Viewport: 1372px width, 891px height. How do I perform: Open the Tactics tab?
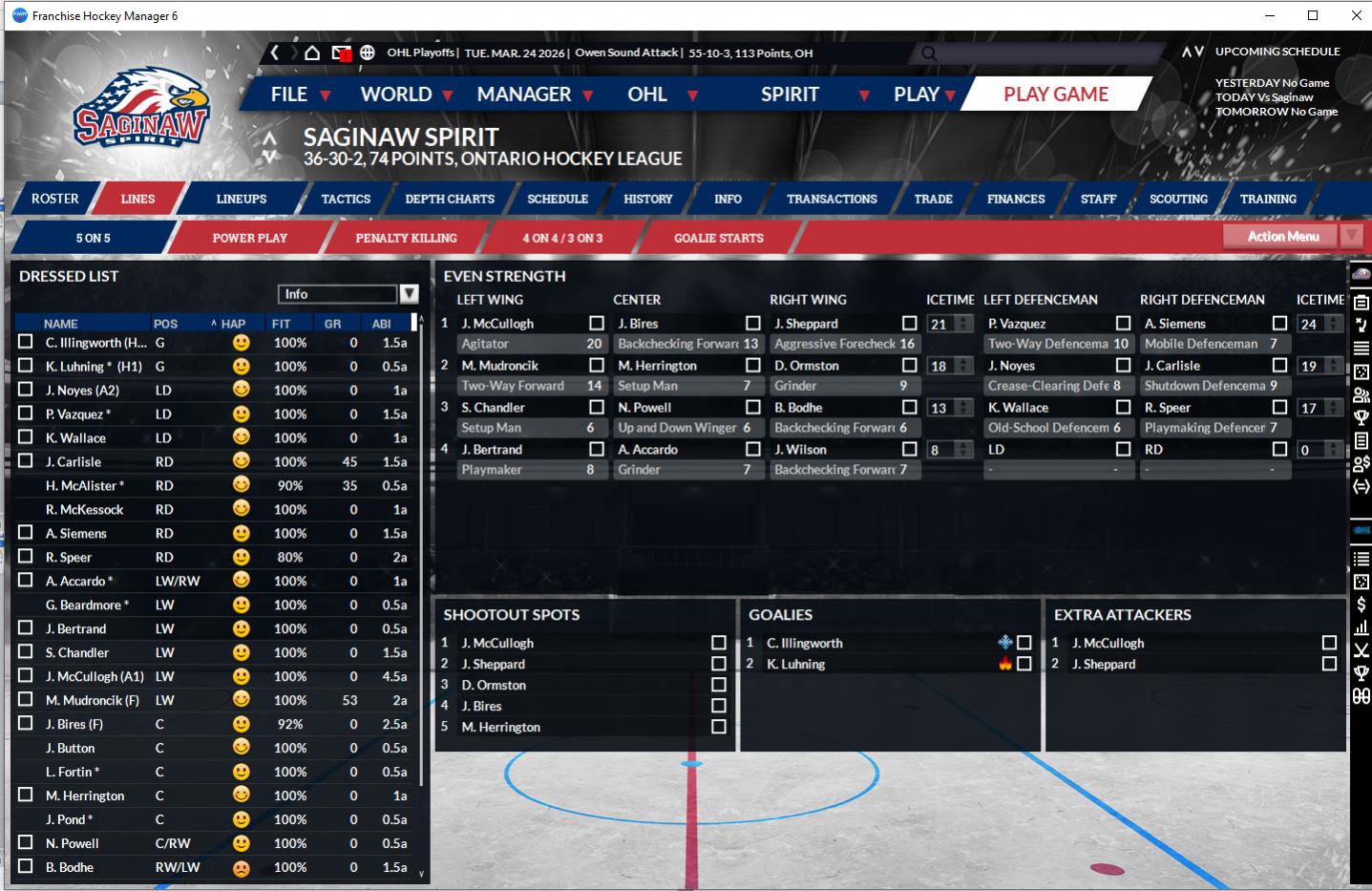[x=346, y=199]
